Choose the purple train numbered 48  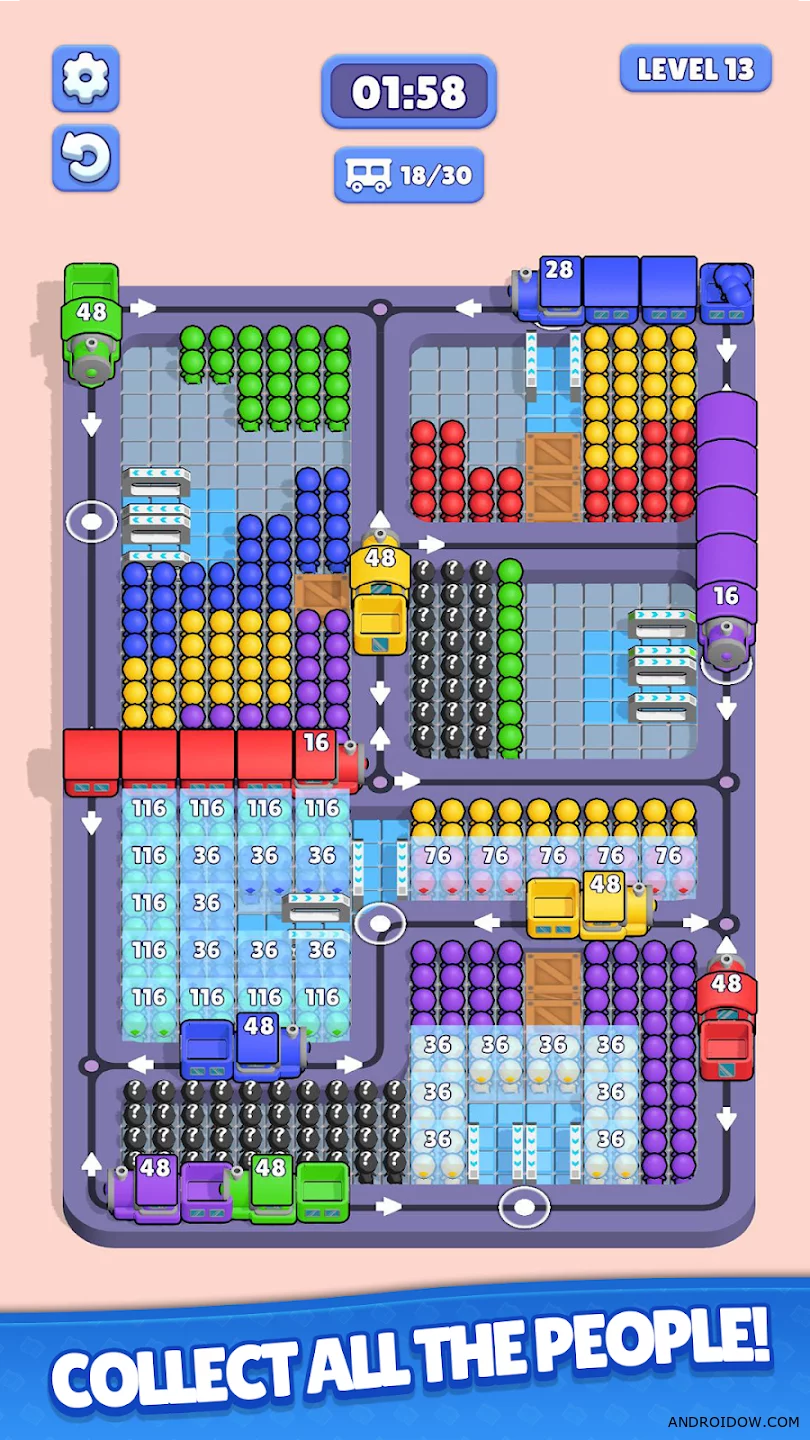[x=156, y=1183]
